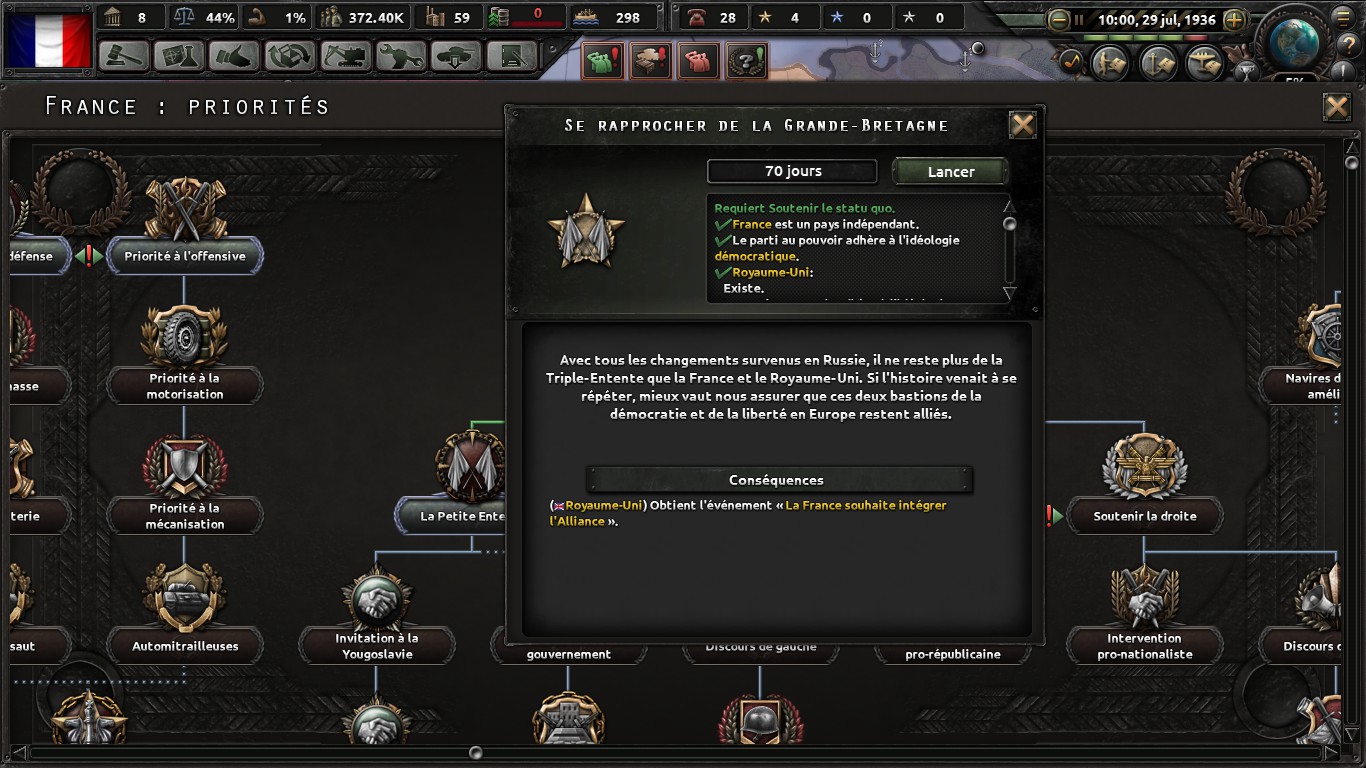
Task: Select Priorité à la motorisation focus
Action: 184,386
